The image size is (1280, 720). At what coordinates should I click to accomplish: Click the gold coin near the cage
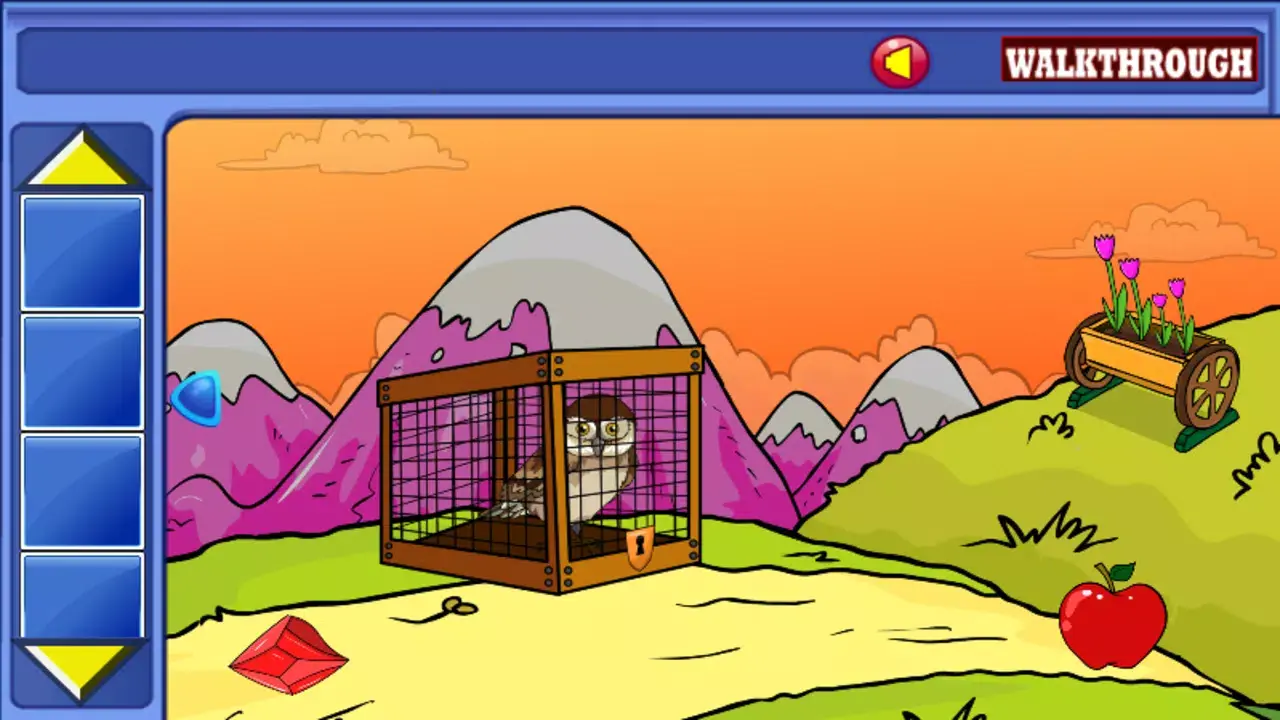pos(456,603)
